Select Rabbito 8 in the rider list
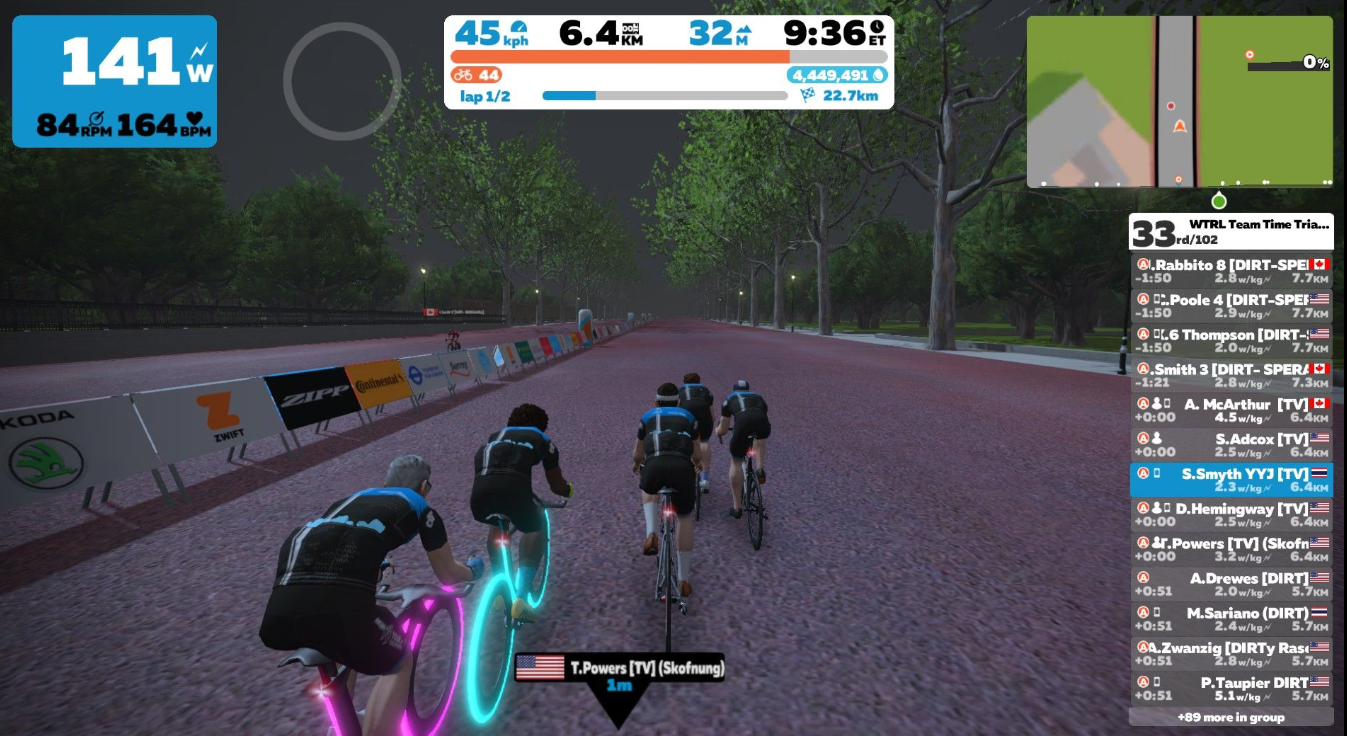Screen dimensions: 1347x736 coord(1231,271)
